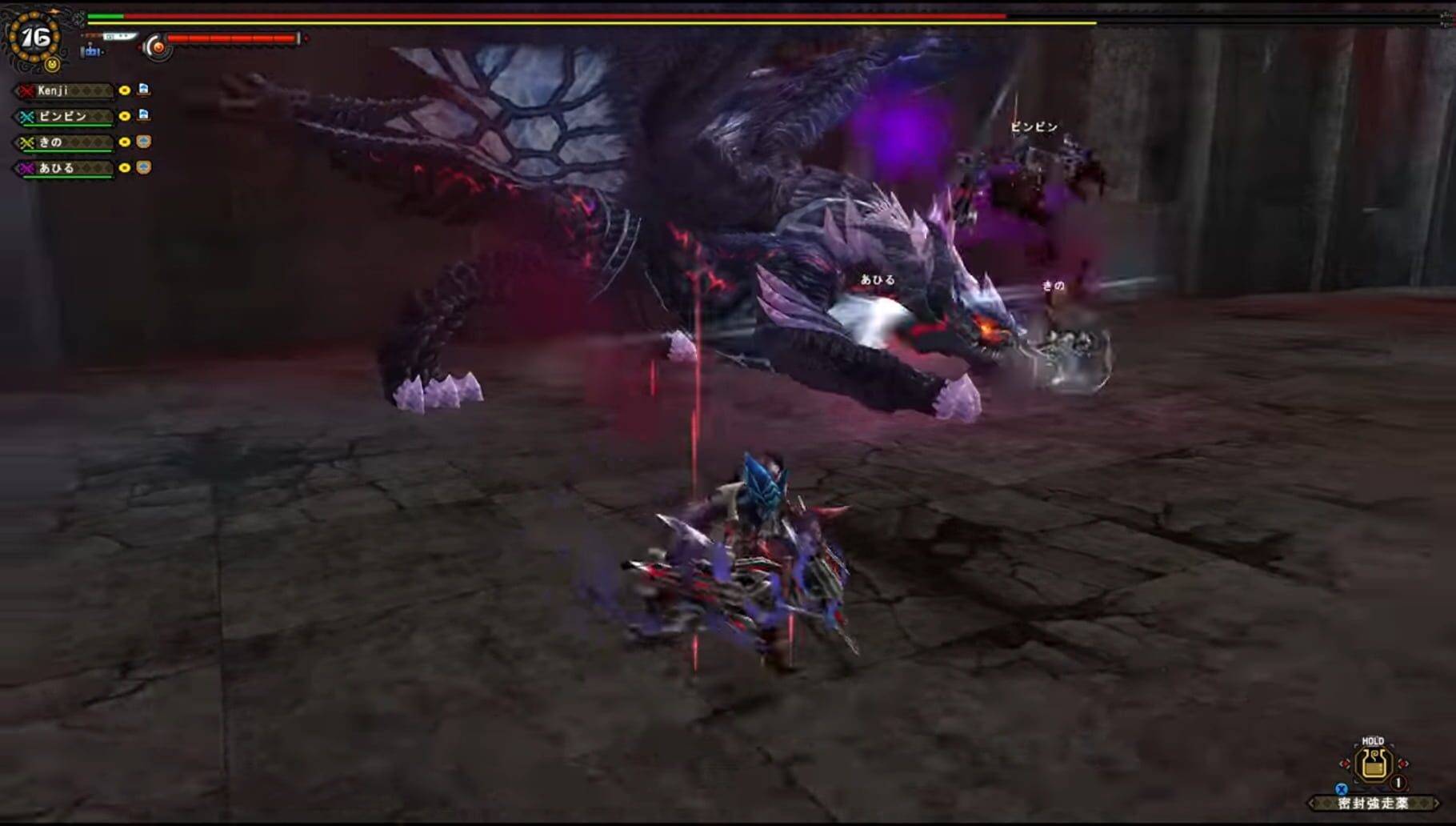Viewport: 1456px width, 826px height.
Task: Click the left arrow to cycle items backward
Action: [x=1311, y=803]
